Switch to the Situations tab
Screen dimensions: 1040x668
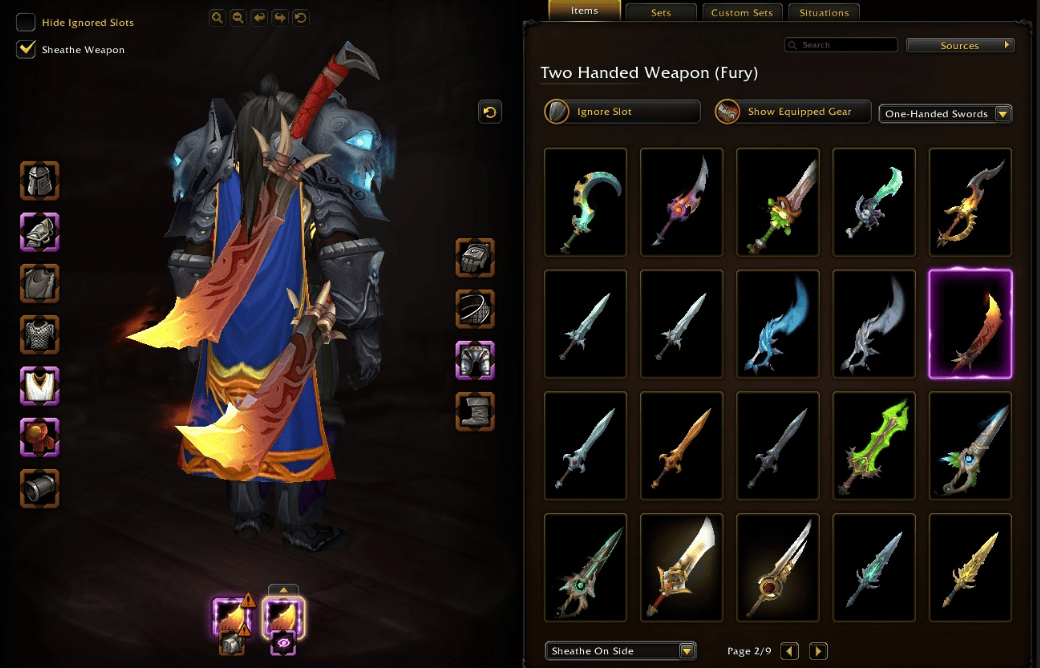pos(823,13)
